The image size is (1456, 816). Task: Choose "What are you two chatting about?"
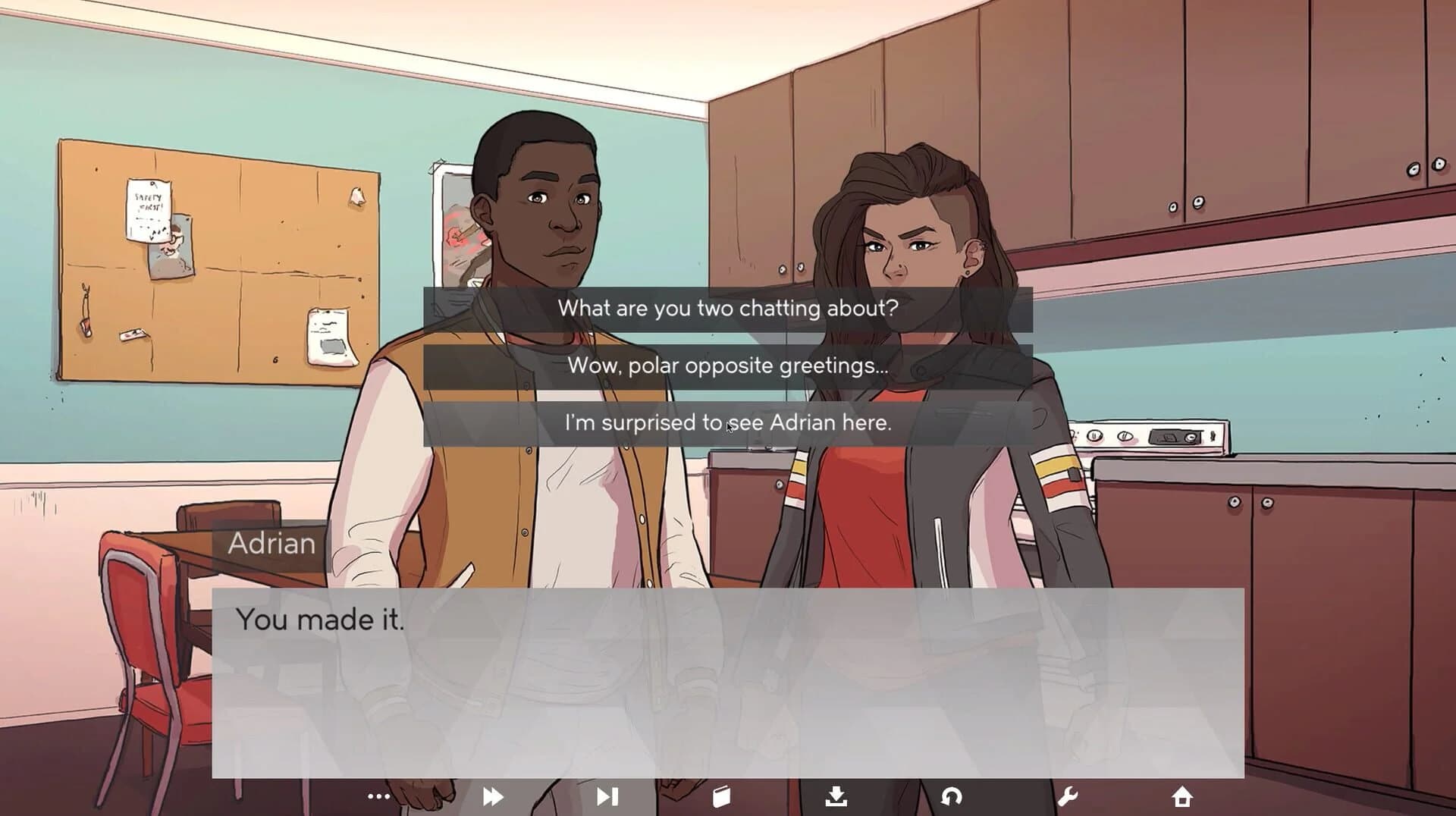(x=727, y=308)
